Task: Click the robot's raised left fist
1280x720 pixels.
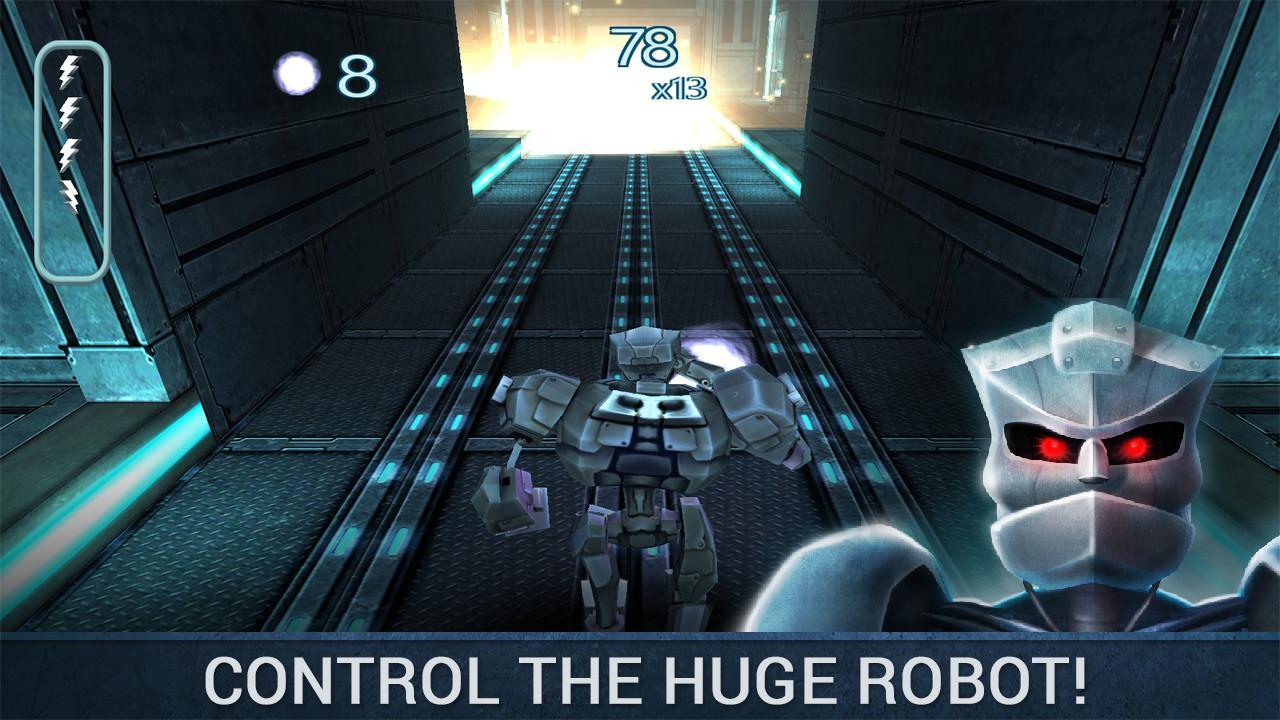Action: 512,495
